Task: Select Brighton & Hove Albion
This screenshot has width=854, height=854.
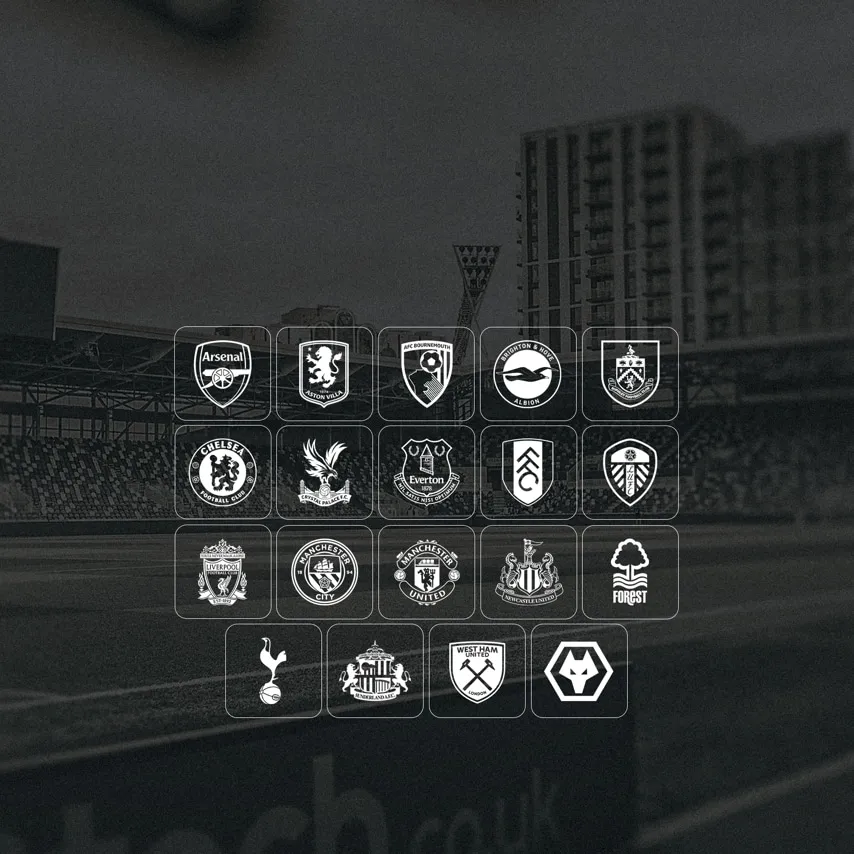Action: point(528,374)
